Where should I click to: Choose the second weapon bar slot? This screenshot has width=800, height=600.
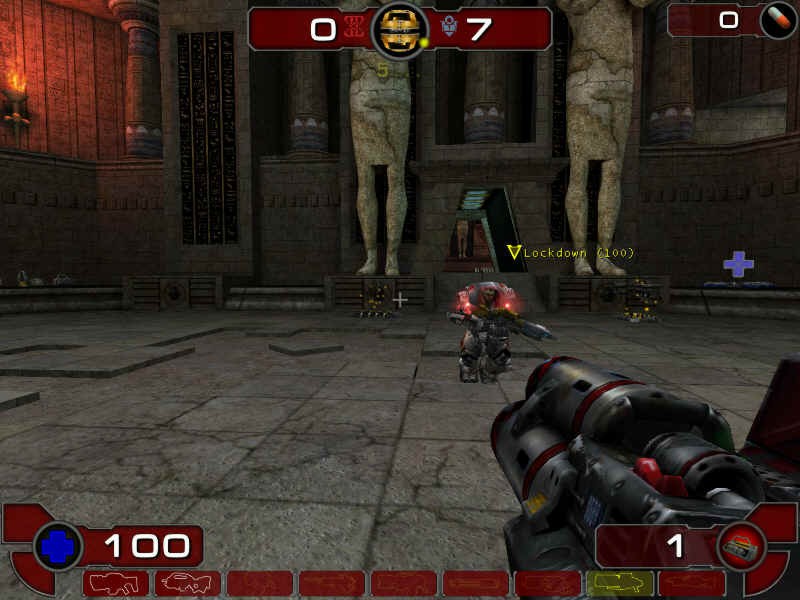[x=188, y=583]
